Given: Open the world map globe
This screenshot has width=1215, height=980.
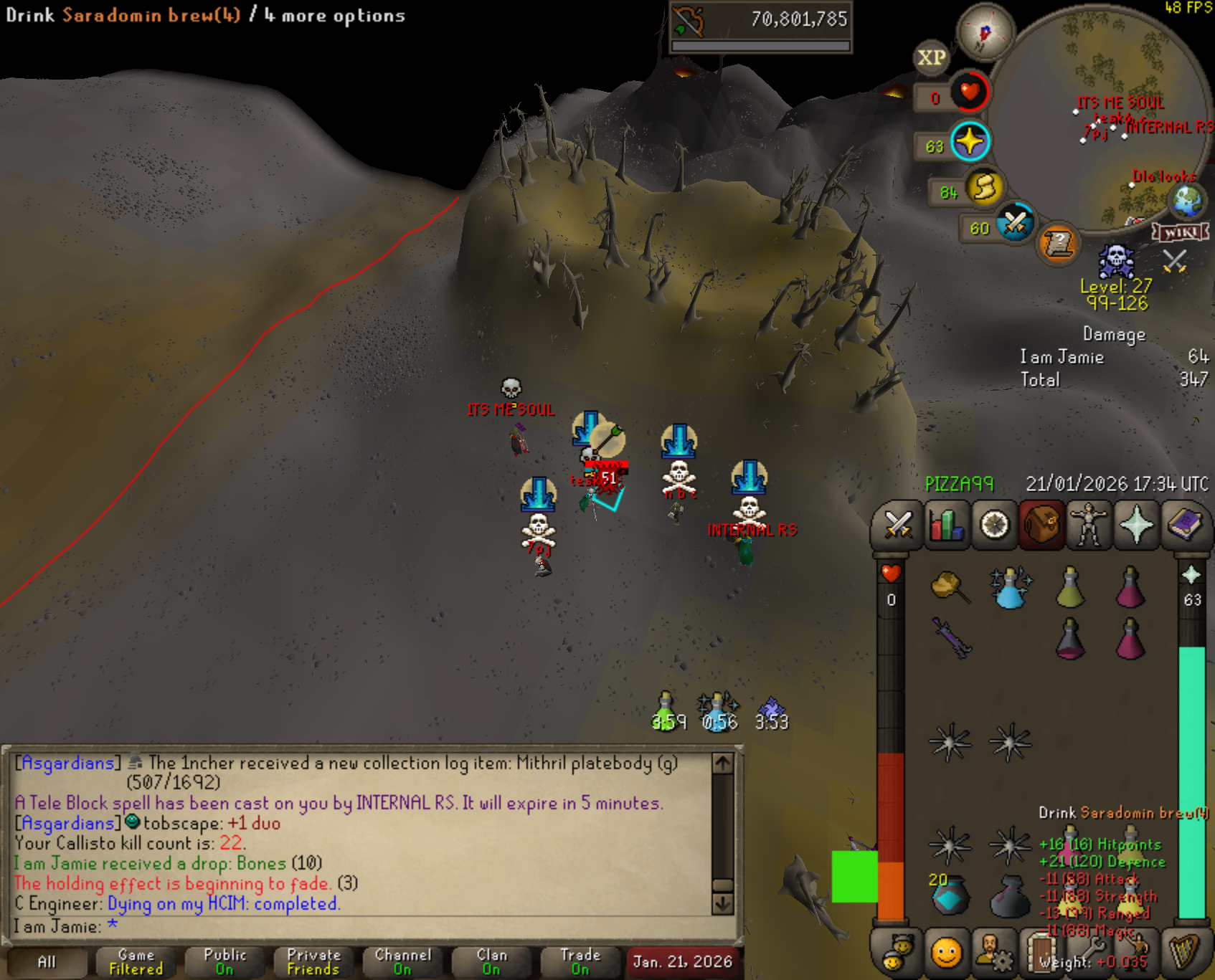Looking at the screenshot, I should coord(1187,200).
